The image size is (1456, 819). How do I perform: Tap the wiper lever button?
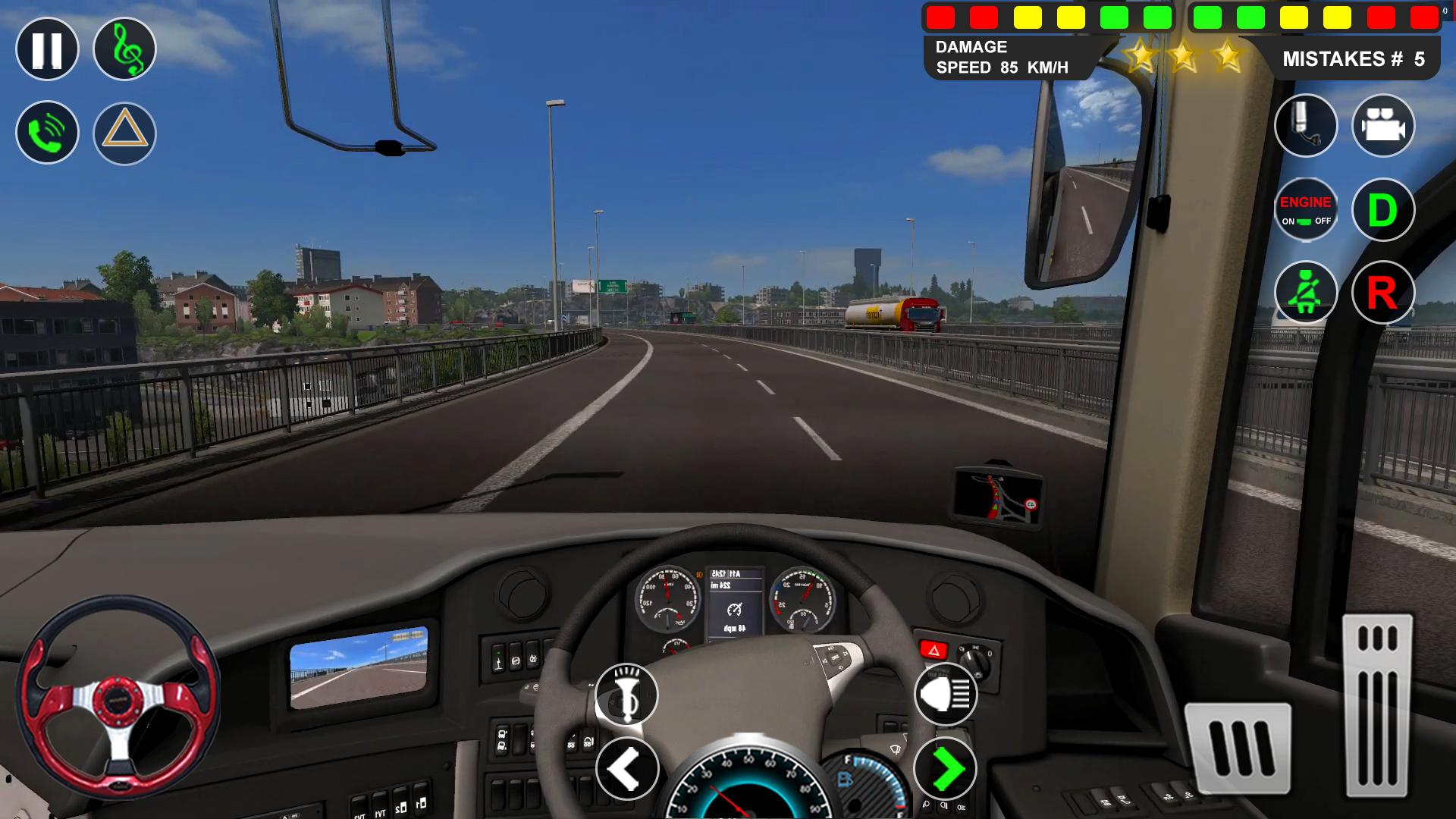coord(1305,126)
